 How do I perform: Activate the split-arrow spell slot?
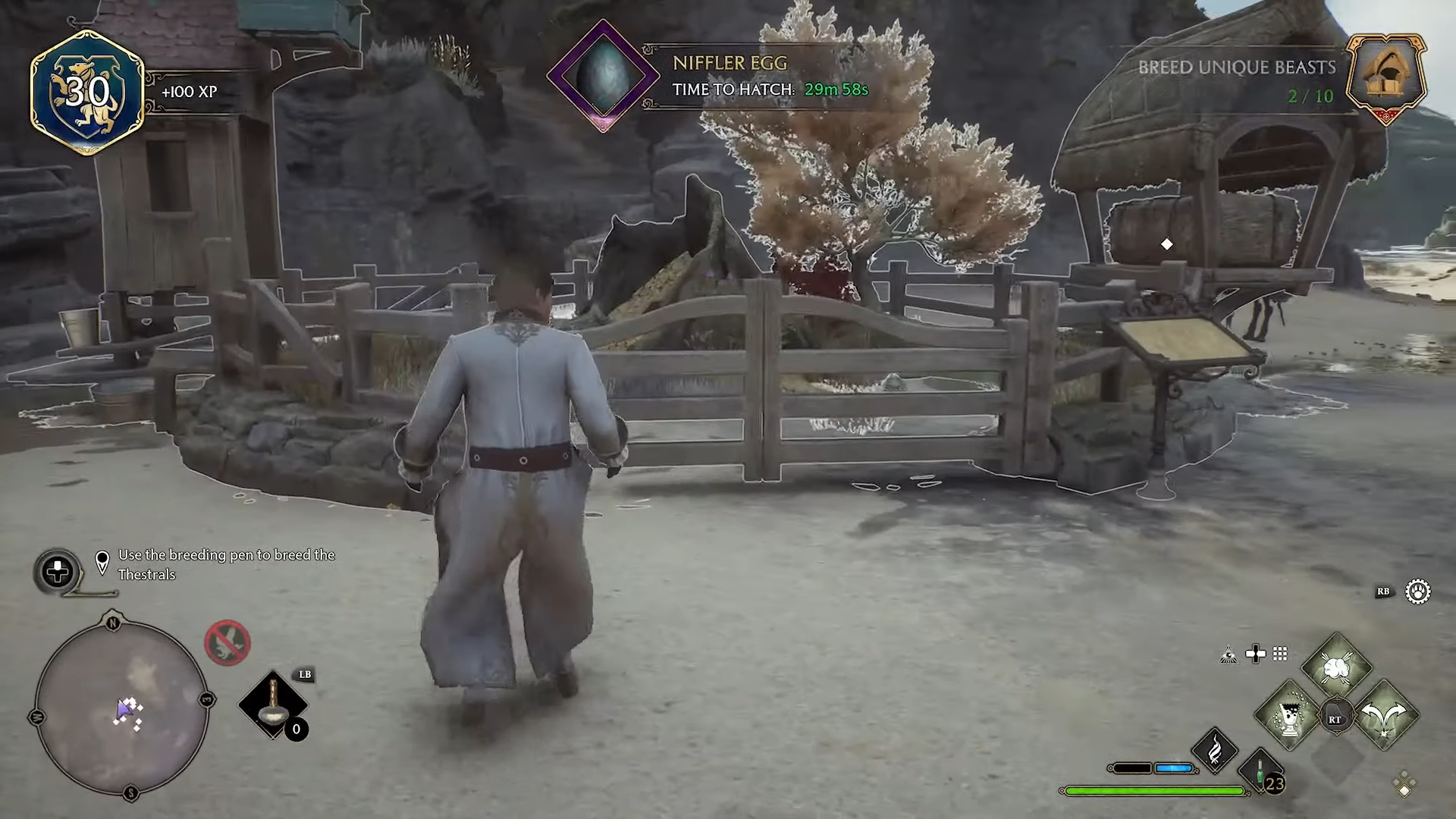click(1385, 716)
